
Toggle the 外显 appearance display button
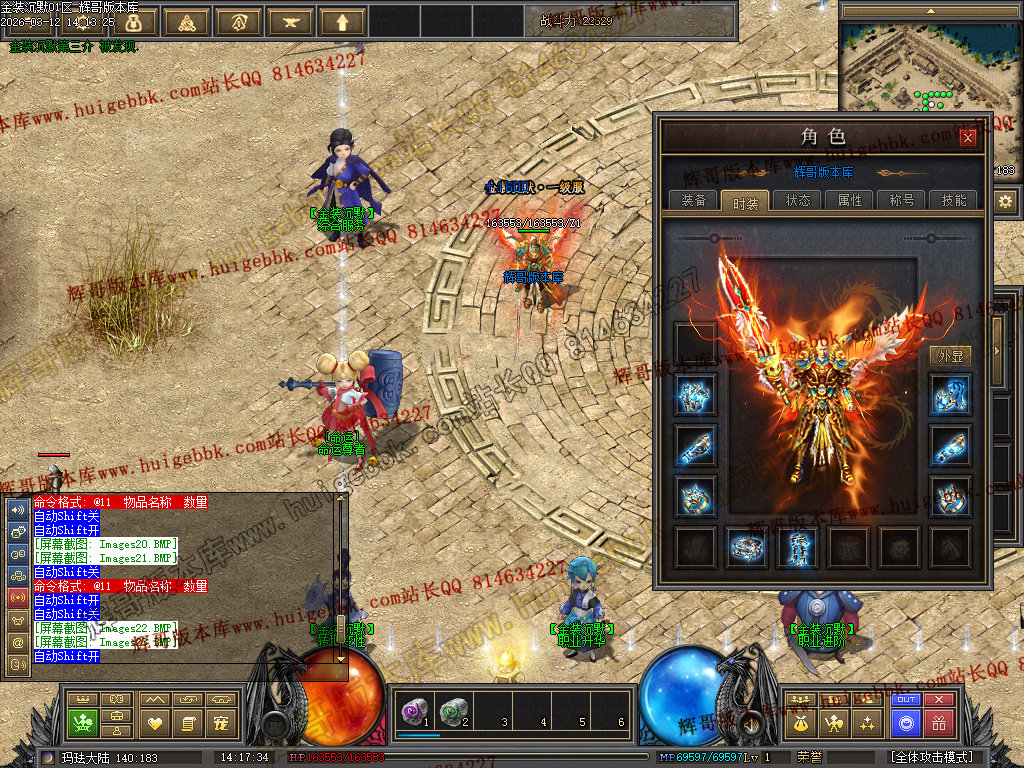click(x=950, y=356)
